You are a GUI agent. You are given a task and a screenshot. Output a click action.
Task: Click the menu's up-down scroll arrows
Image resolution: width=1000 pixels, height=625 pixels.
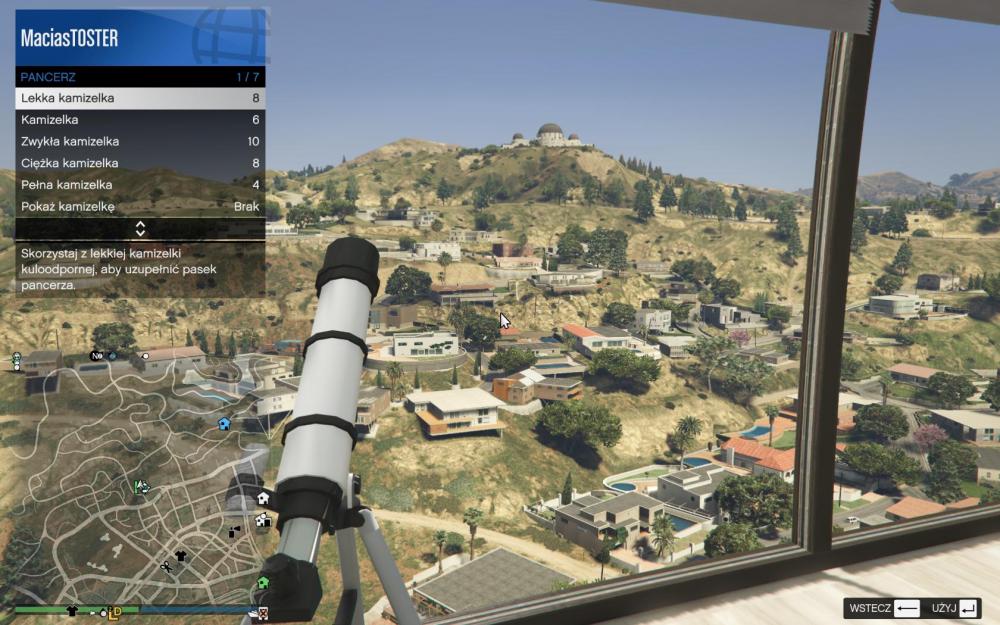(141, 229)
